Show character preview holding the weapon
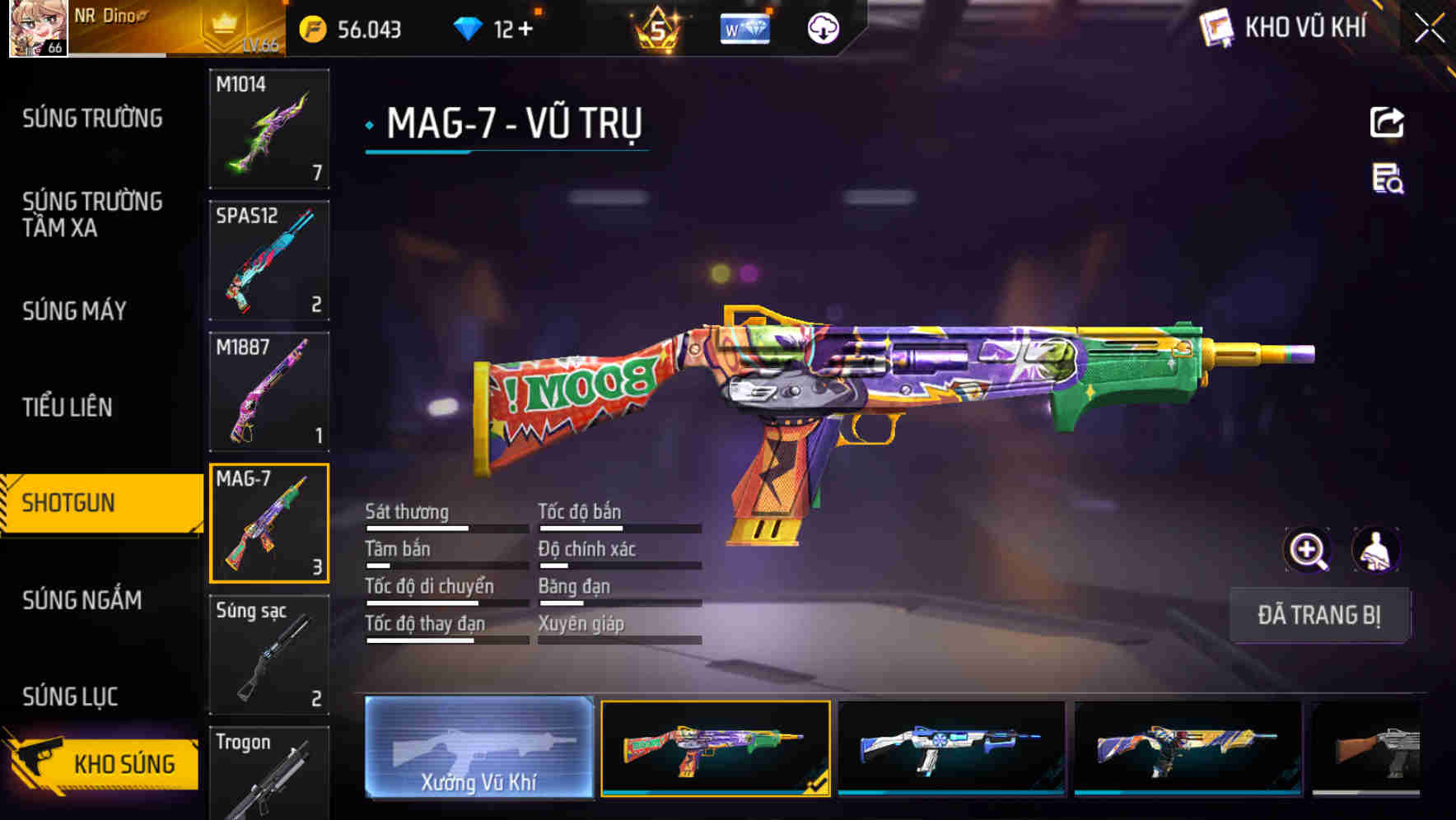 tap(1378, 549)
